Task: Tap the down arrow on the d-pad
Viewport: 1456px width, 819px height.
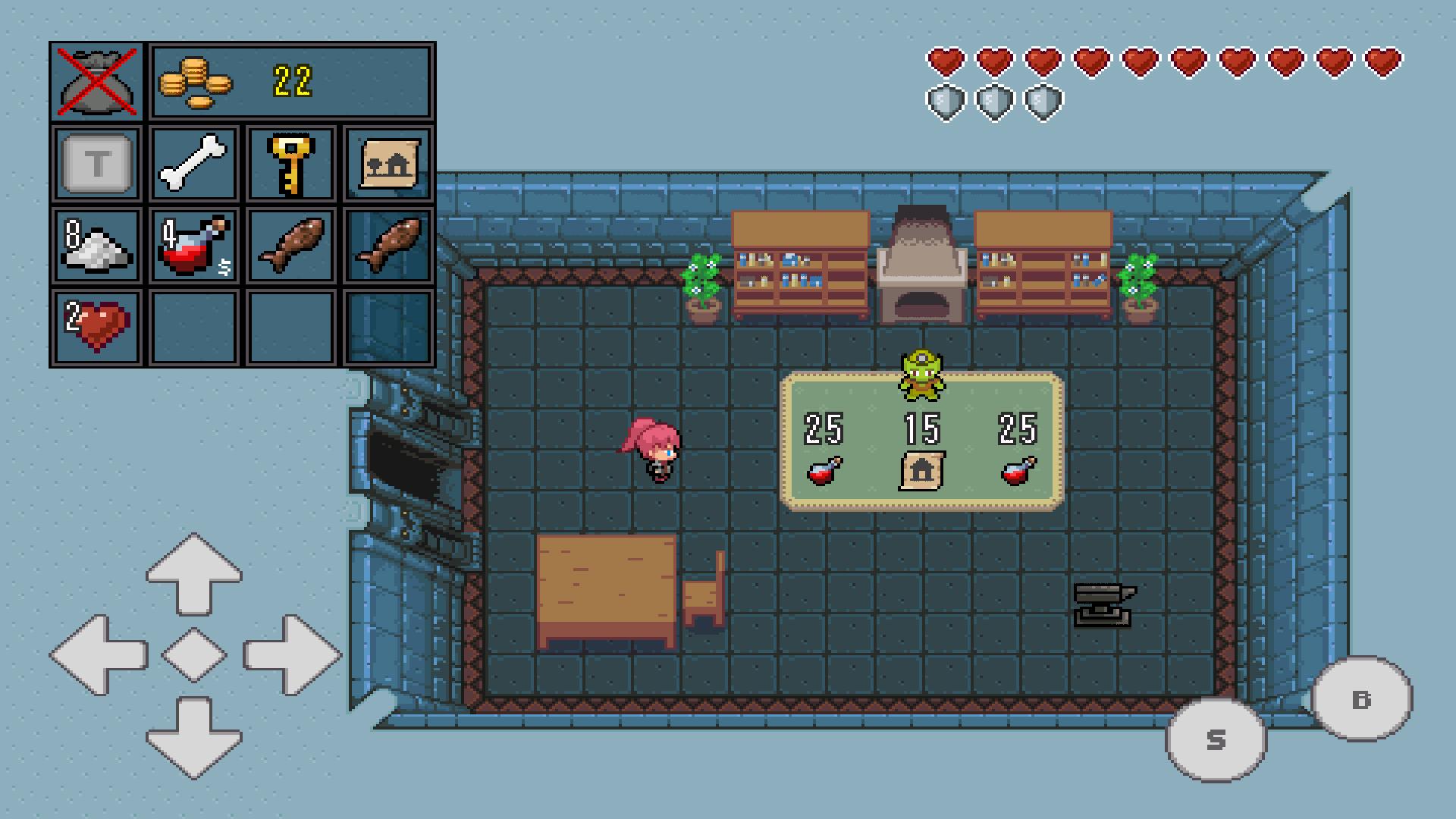Action: point(194,737)
